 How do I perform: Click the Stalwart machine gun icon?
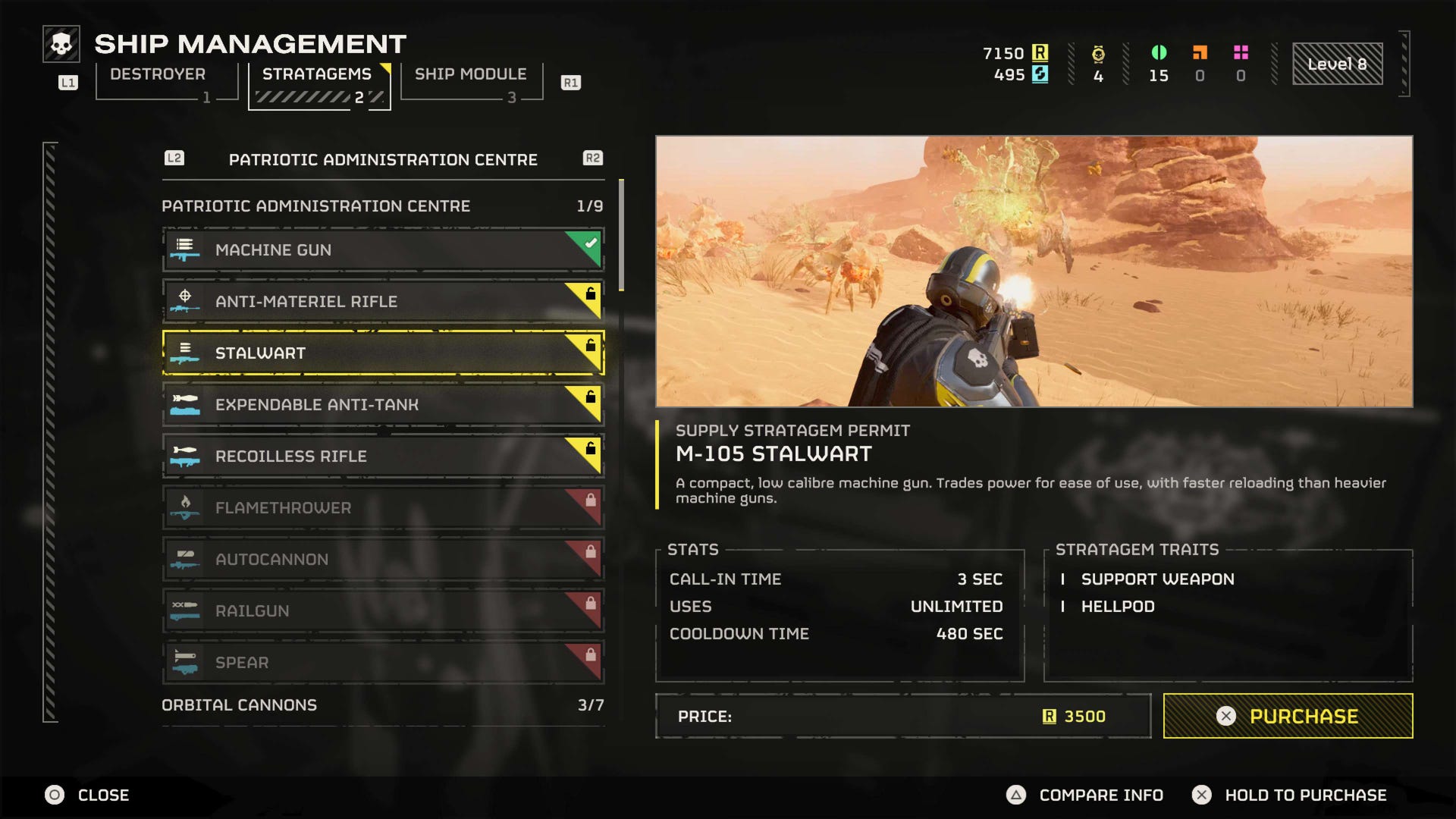(187, 353)
